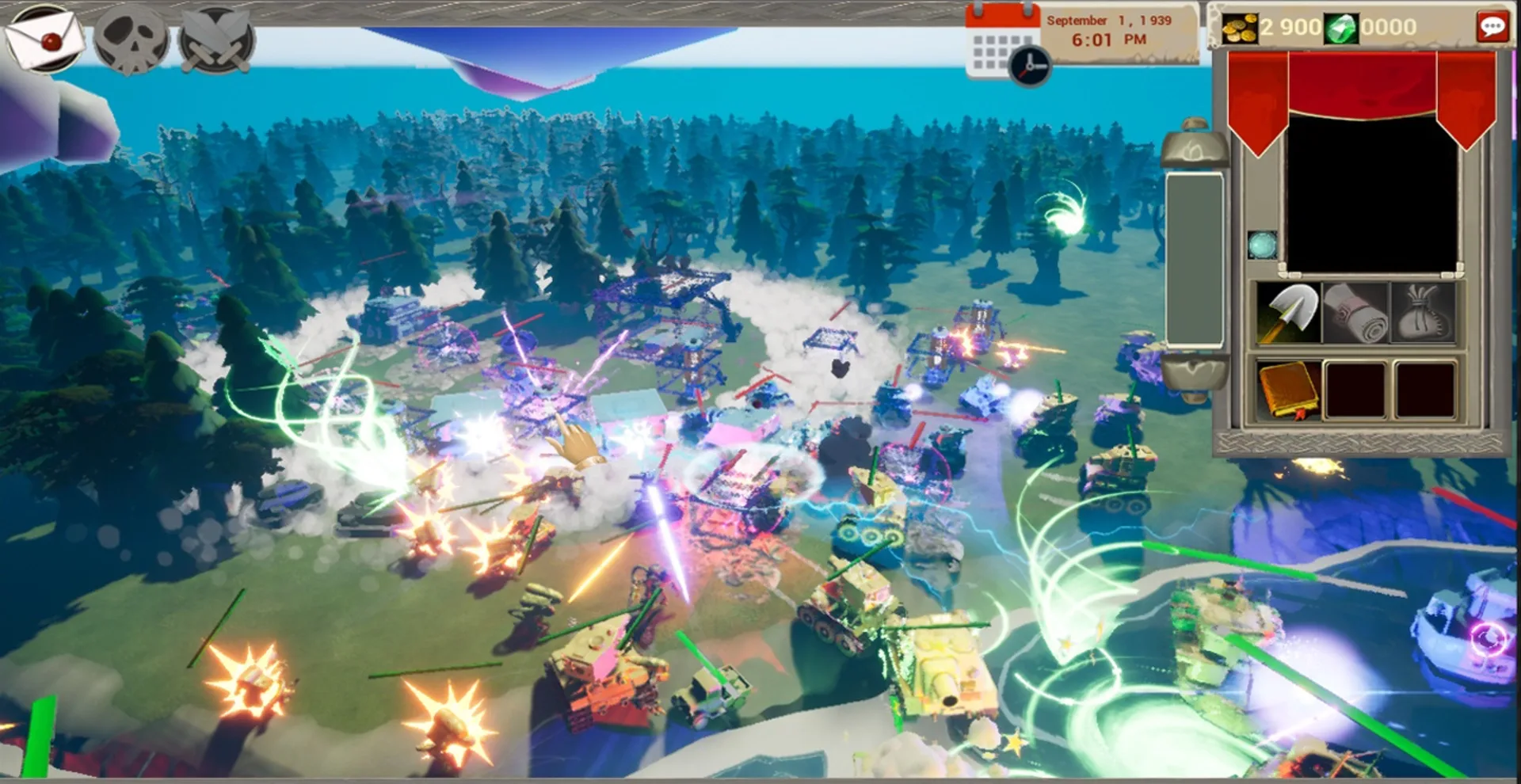Click the left empty inventory slot
The height and width of the screenshot is (784, 1521).
[x=1355, y=387]
